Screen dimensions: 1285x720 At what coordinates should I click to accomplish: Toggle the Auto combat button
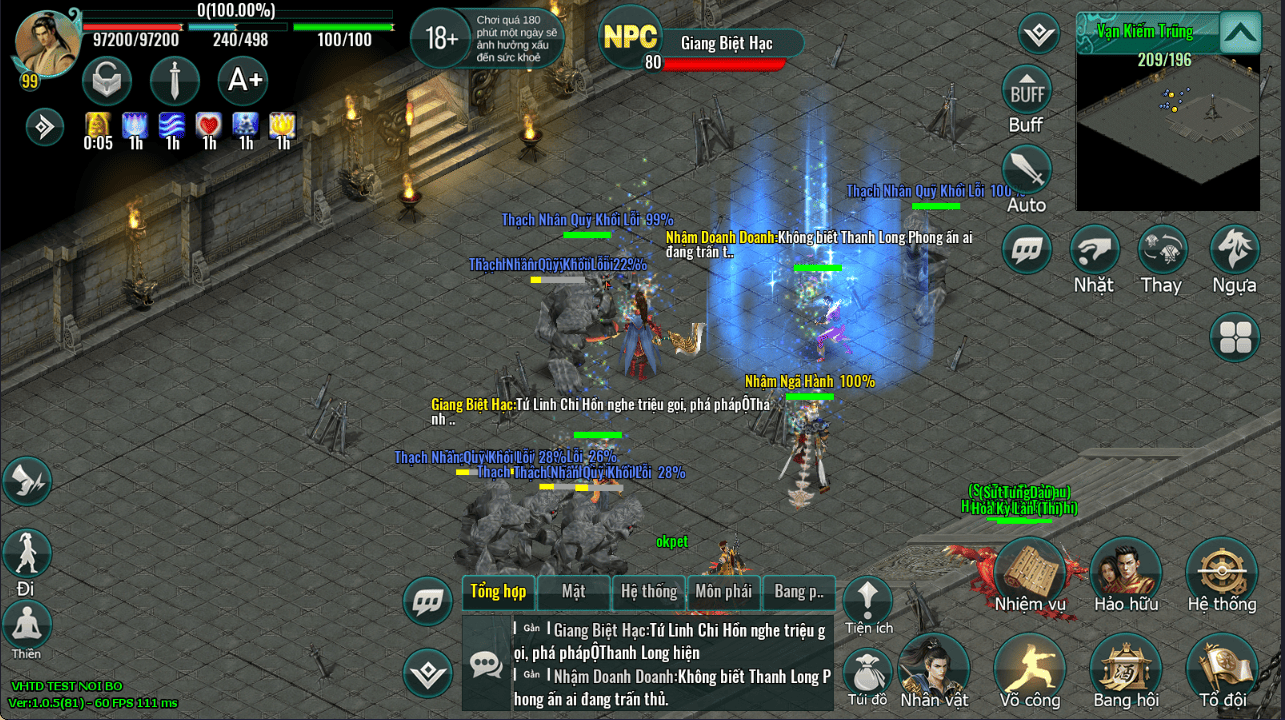pos(1026,171)
